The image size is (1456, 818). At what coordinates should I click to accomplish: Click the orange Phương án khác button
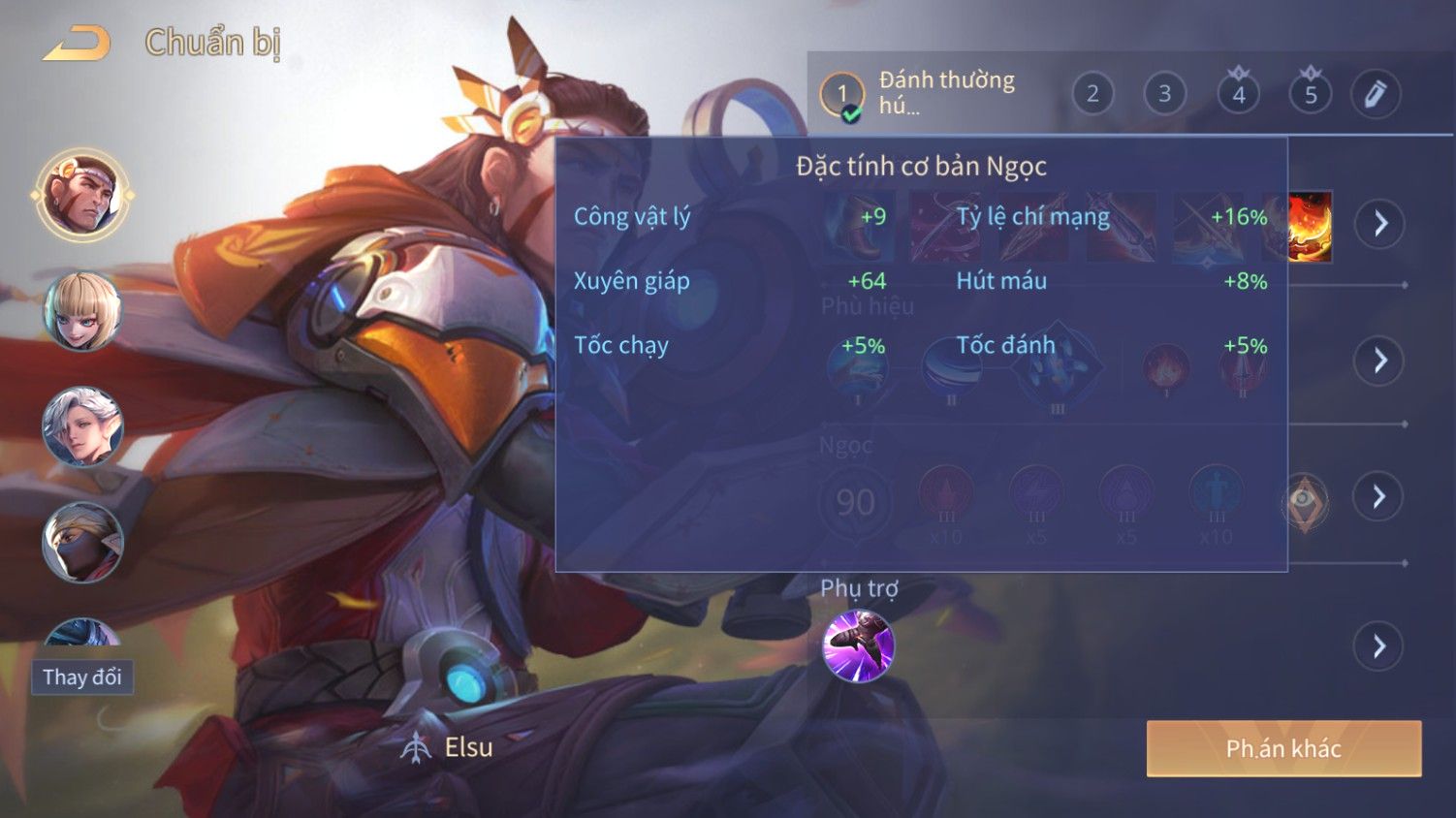pos(1283,748)
